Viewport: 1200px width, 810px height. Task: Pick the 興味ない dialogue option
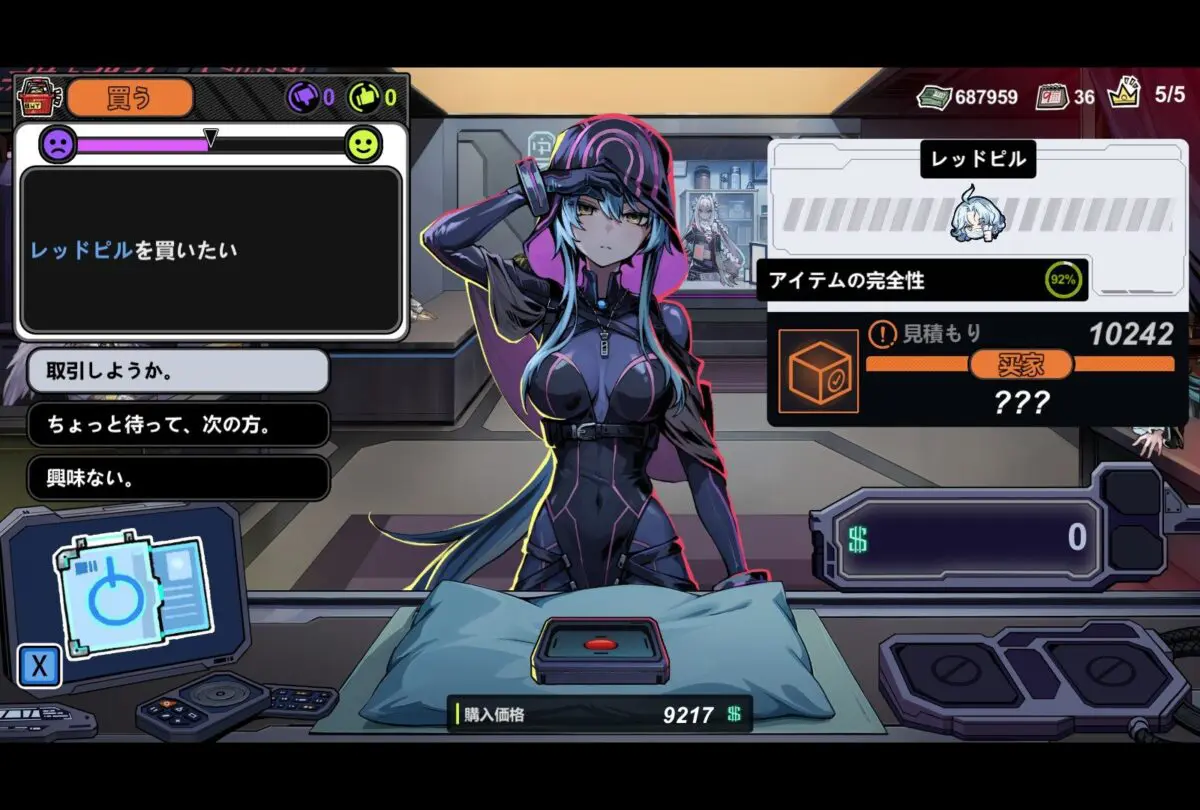point(177,478)
